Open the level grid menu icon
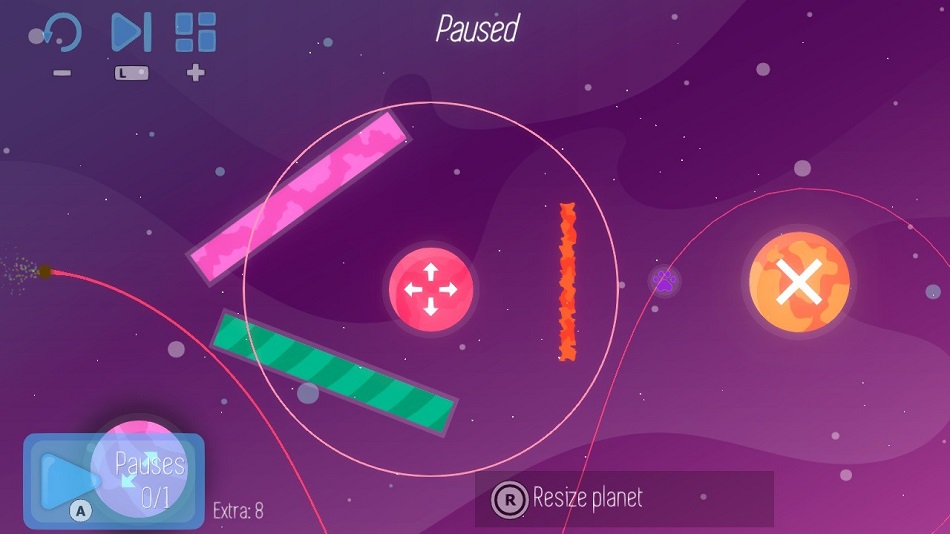Viewport: 950px width, 534px height. coord(196,33)
